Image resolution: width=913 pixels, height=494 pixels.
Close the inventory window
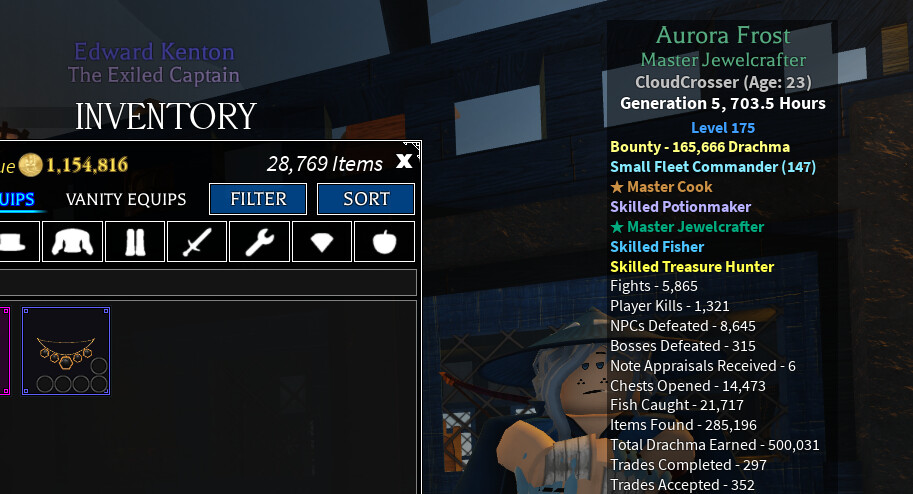[x=404, y=161]
